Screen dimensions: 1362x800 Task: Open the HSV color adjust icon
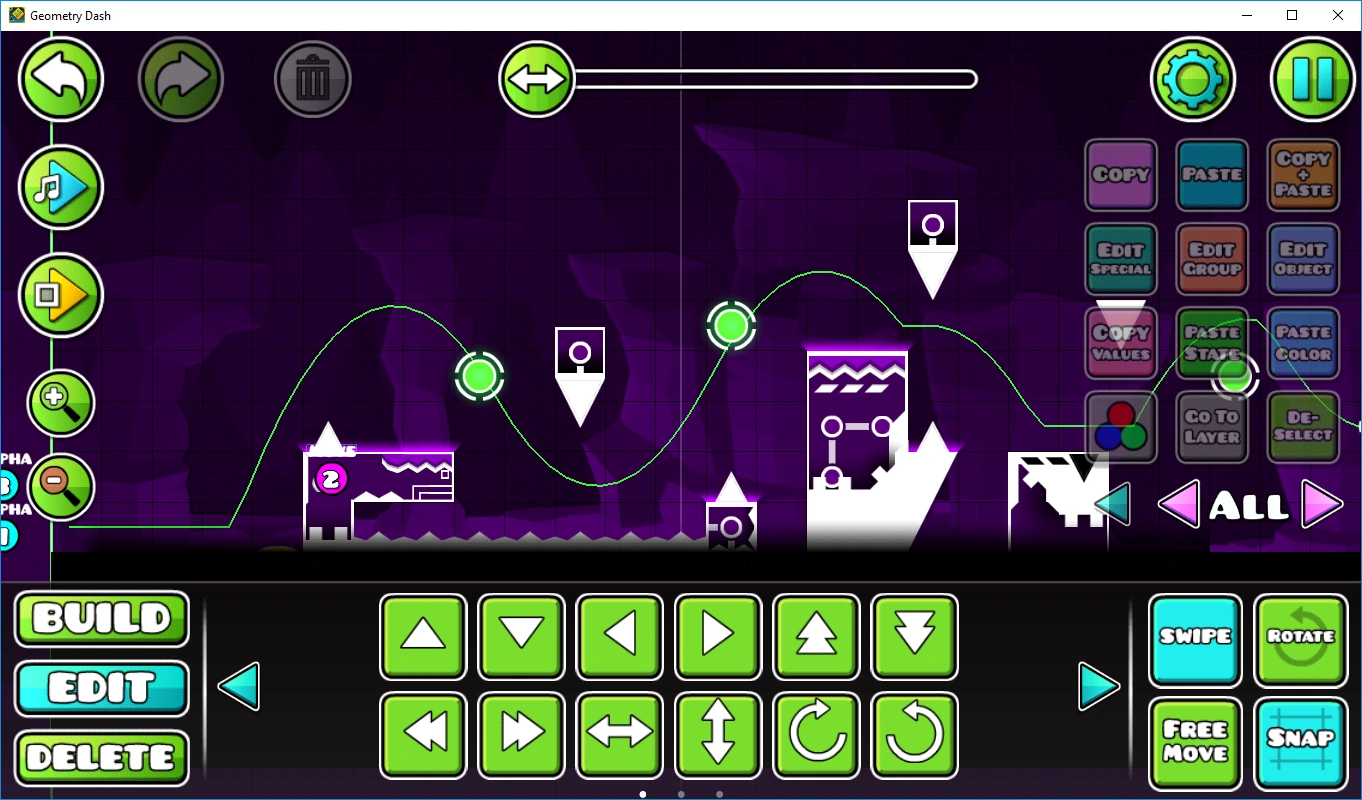point(1121,425)
